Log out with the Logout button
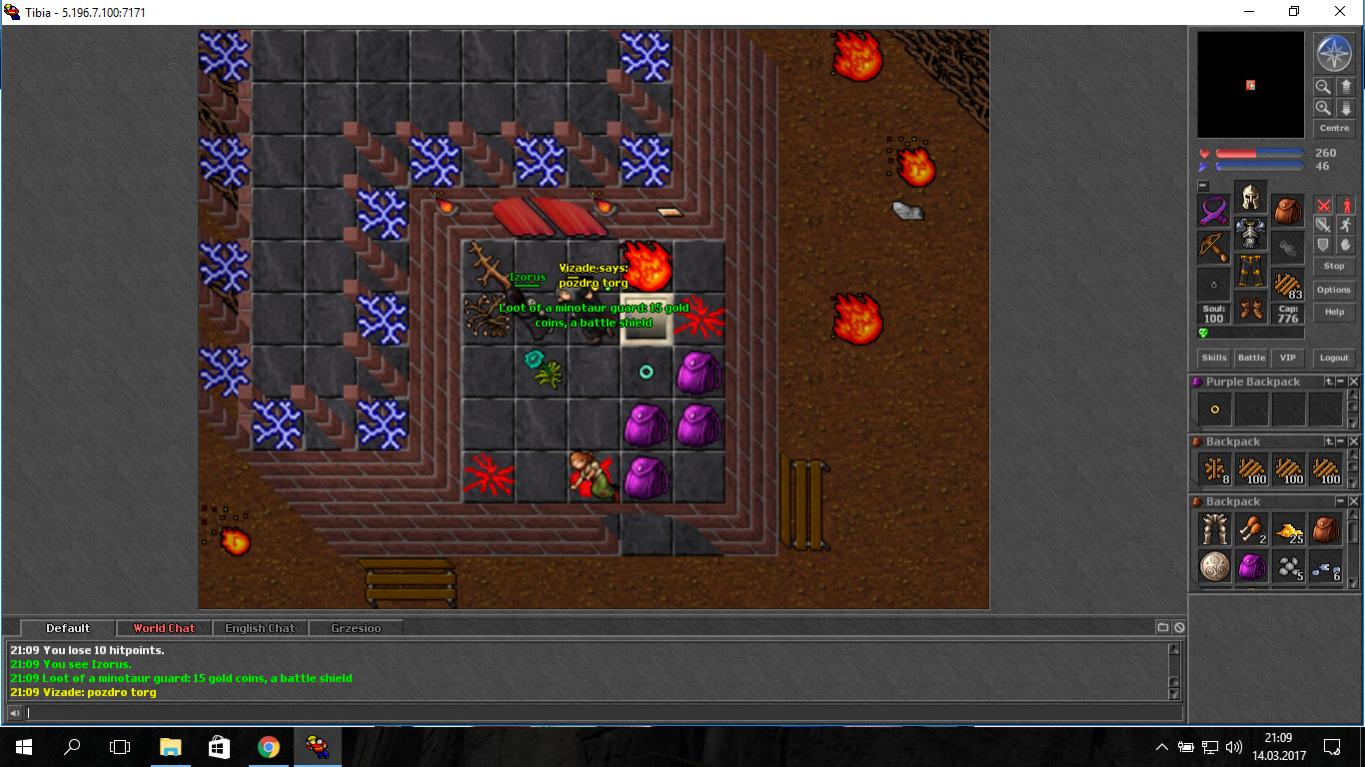The height and width of the screenshot is (767, 1365). pyautogui.click(x=1333, y=357)
